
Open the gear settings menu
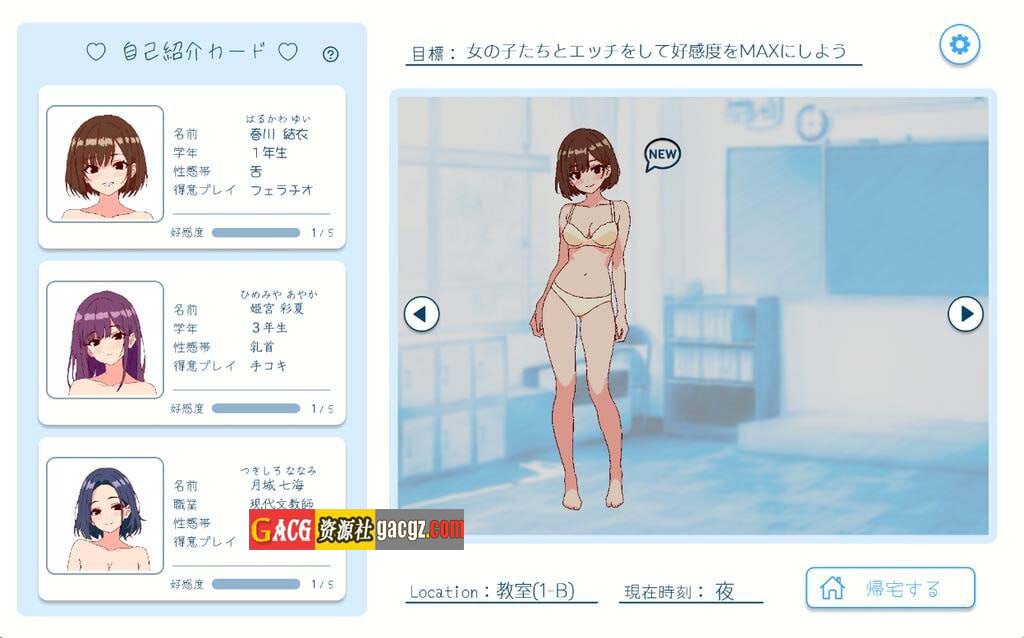click(x=959, y=44)
